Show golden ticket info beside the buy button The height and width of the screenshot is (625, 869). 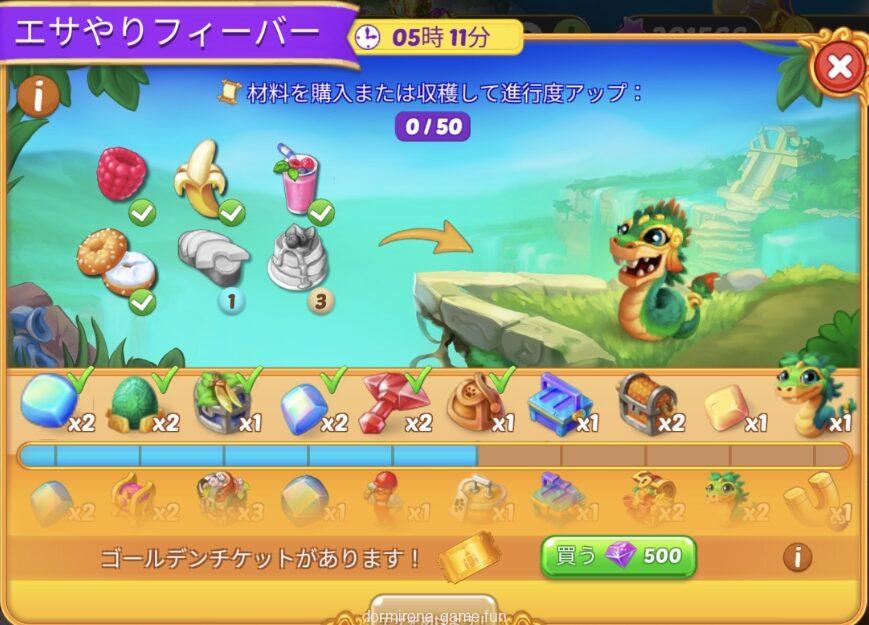click(797, 557)
